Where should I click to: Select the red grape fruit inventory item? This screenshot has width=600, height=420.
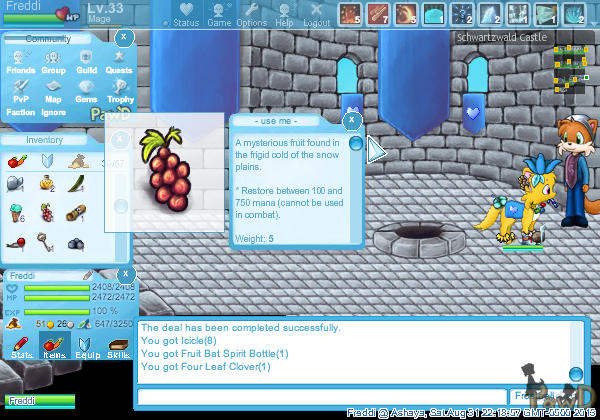pos(46,211)
